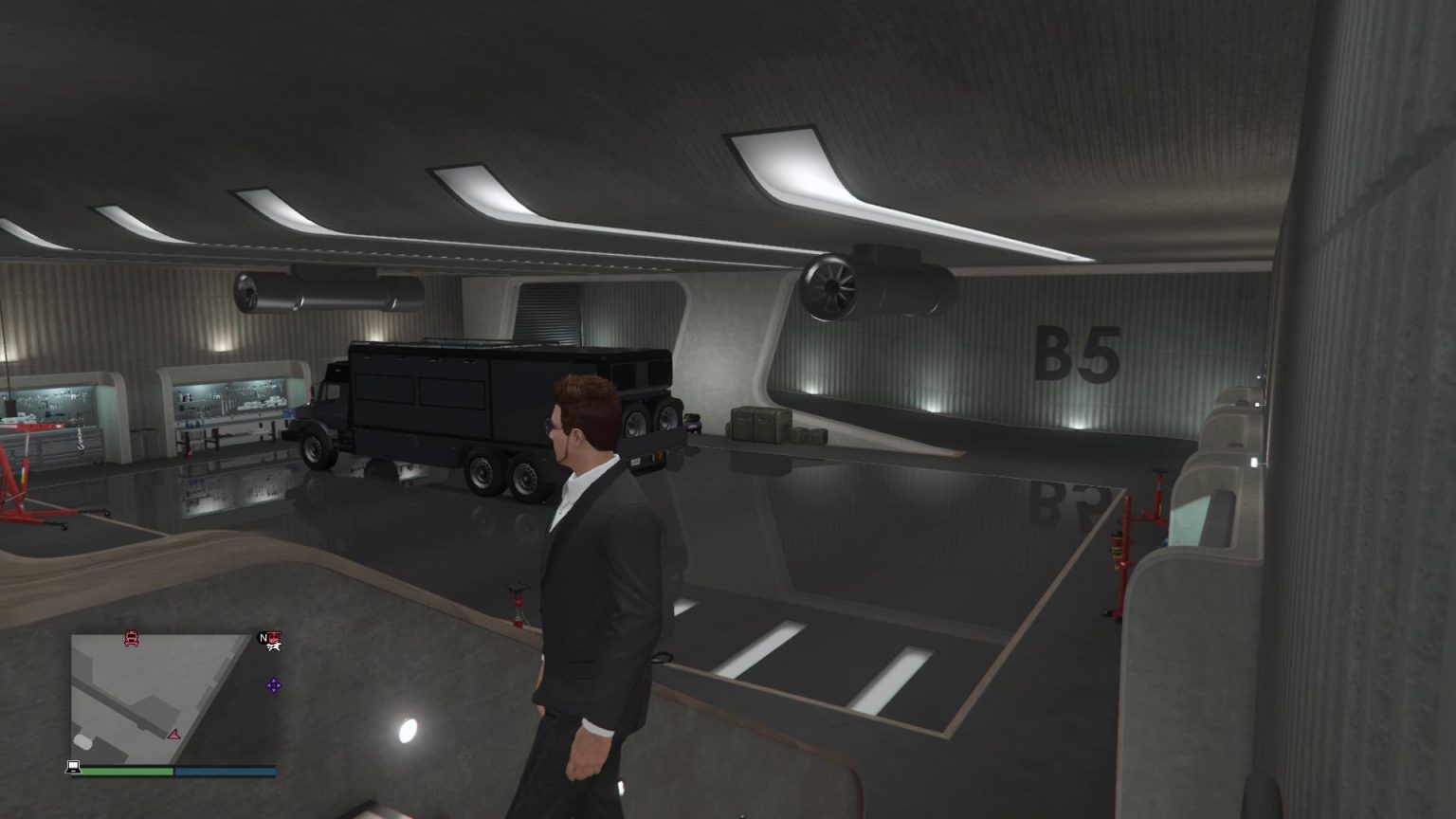Screen dimensions: 1456x819
Task: Select the red MOC truck blip
Action: [132, 638]
